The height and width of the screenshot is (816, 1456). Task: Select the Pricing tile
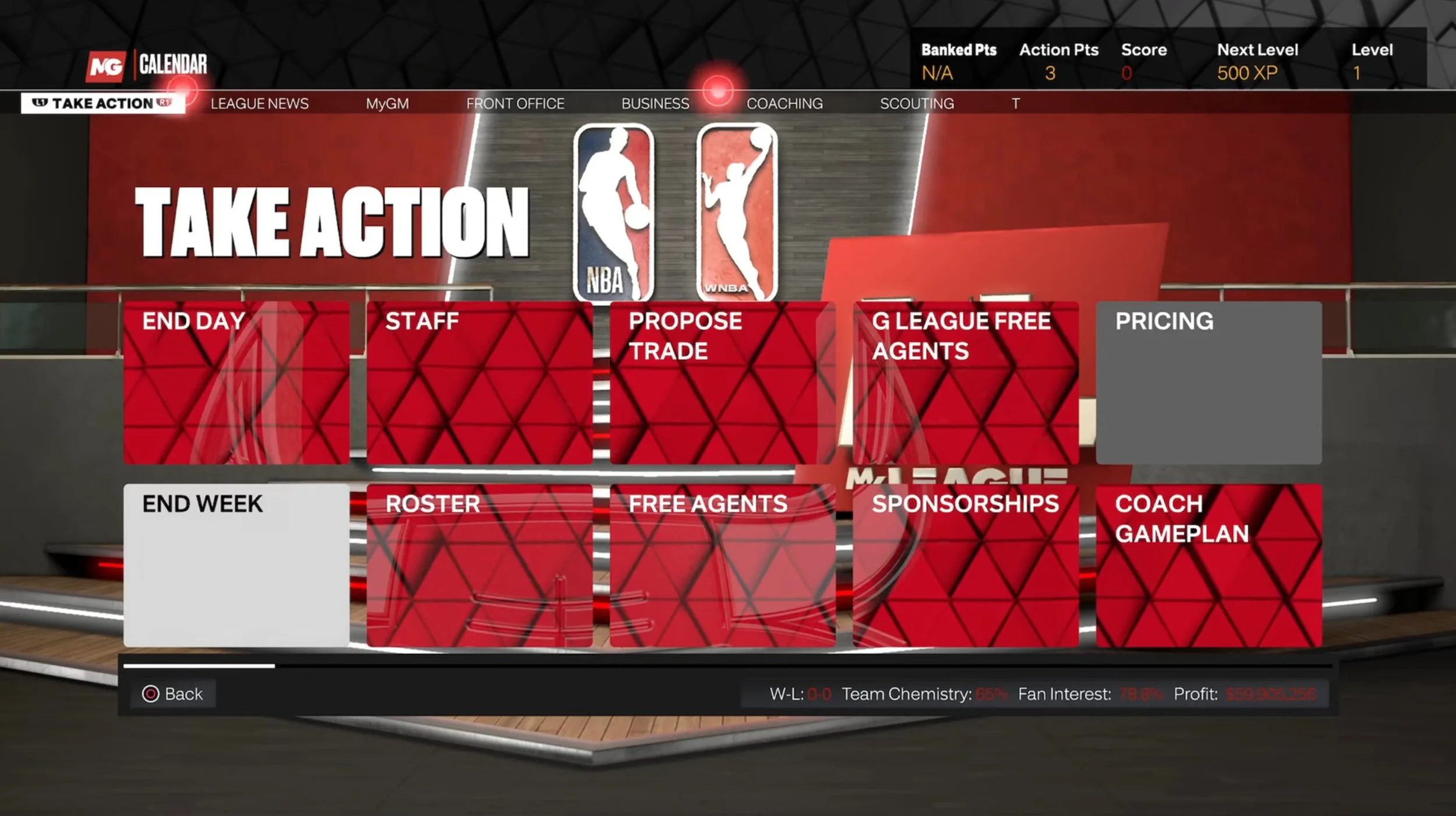(1208, 383)
